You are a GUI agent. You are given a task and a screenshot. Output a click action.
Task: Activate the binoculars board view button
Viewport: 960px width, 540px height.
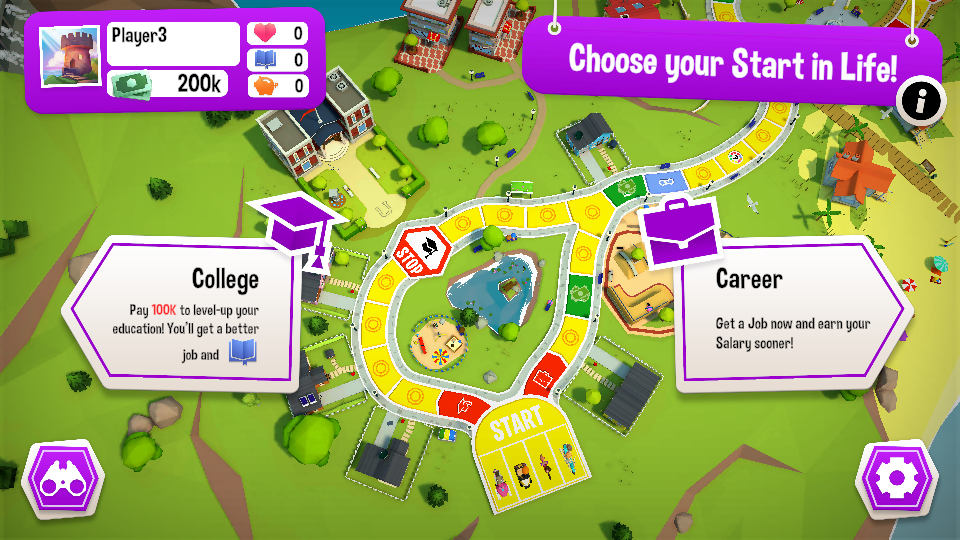point(63,479)
